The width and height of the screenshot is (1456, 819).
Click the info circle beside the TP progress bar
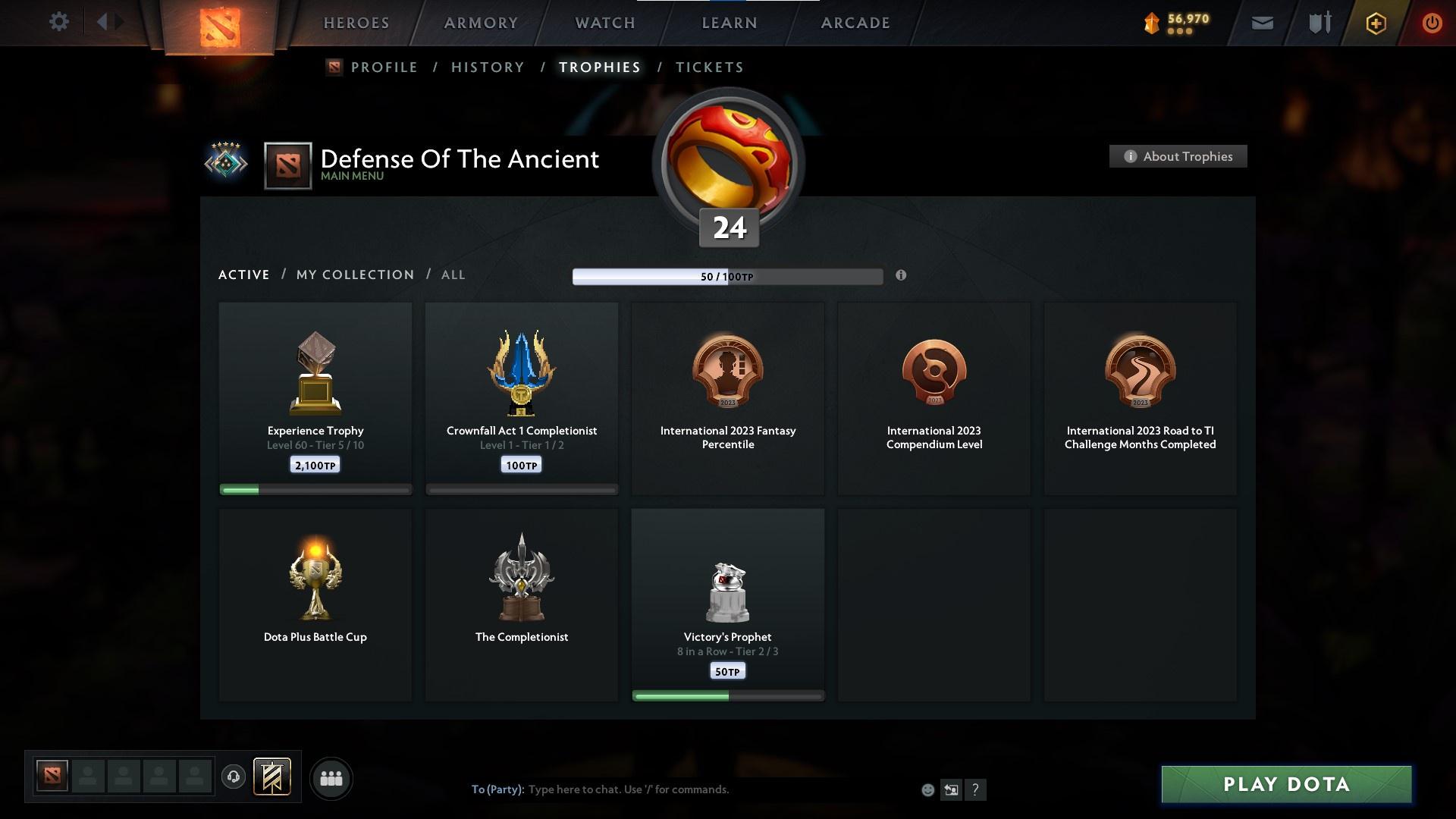(x=902, y=276)
